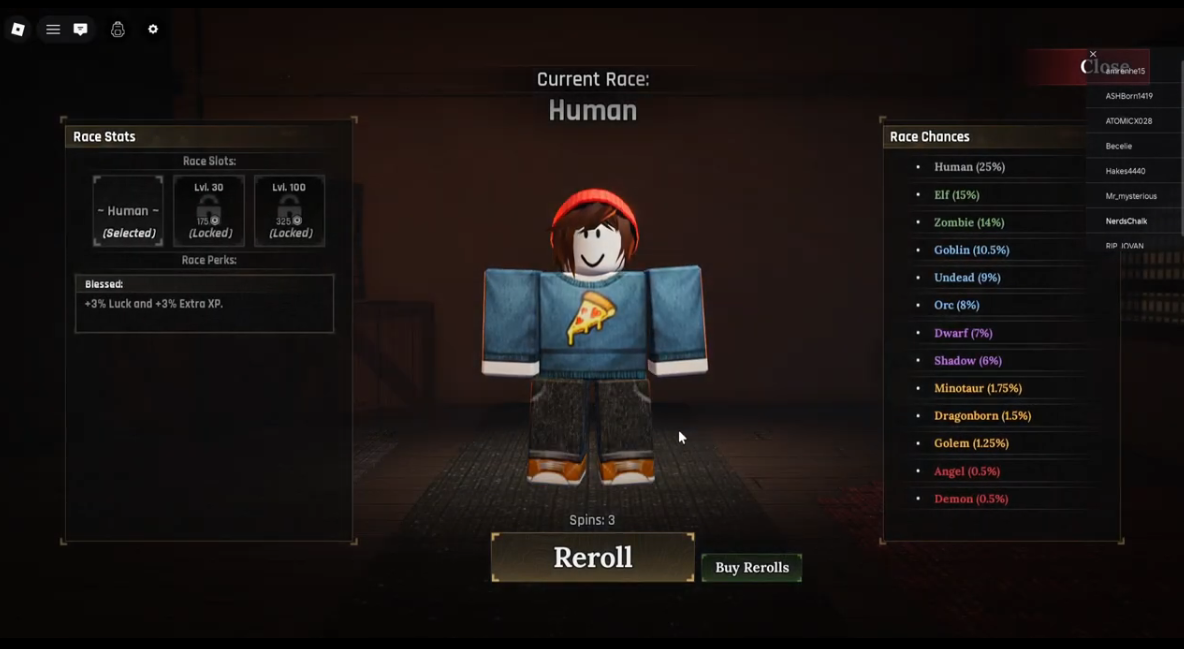
Task: Open the backpack icon in top bar
Action: click(118, 30)
